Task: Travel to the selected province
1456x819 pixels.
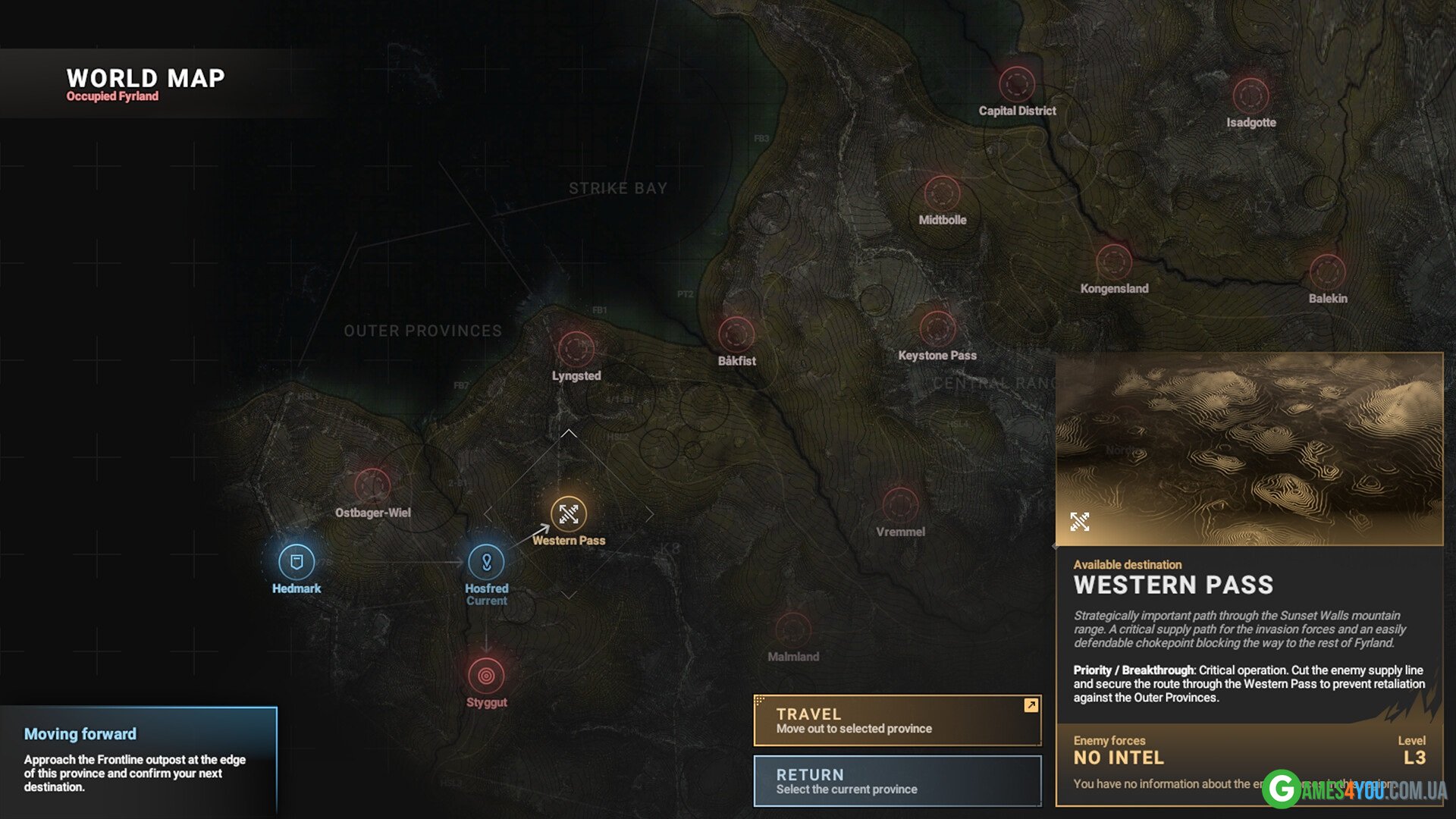Action: [x=897, y=720]
